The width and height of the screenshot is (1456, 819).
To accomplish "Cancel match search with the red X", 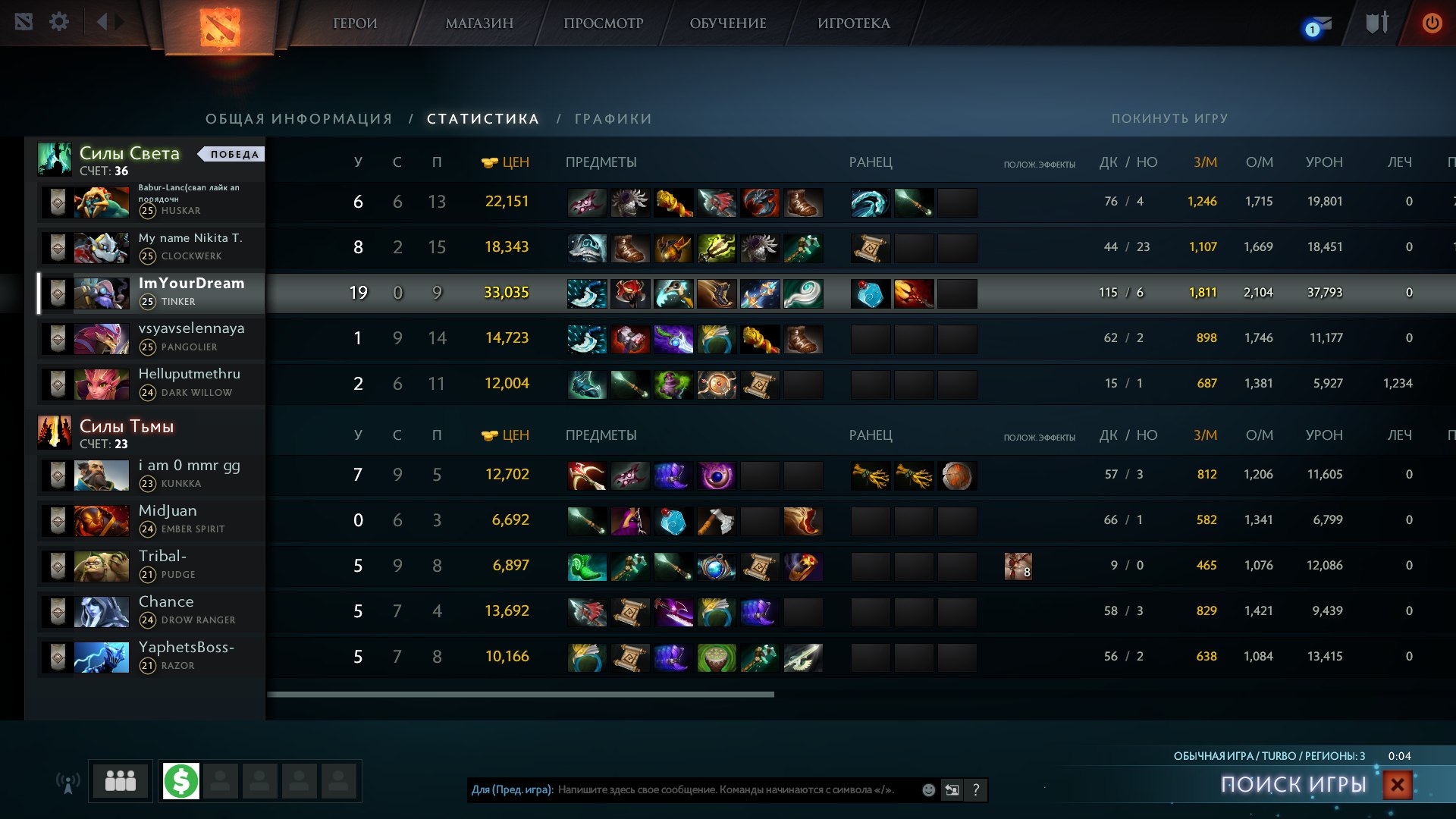I will [x=1397, y=785].
